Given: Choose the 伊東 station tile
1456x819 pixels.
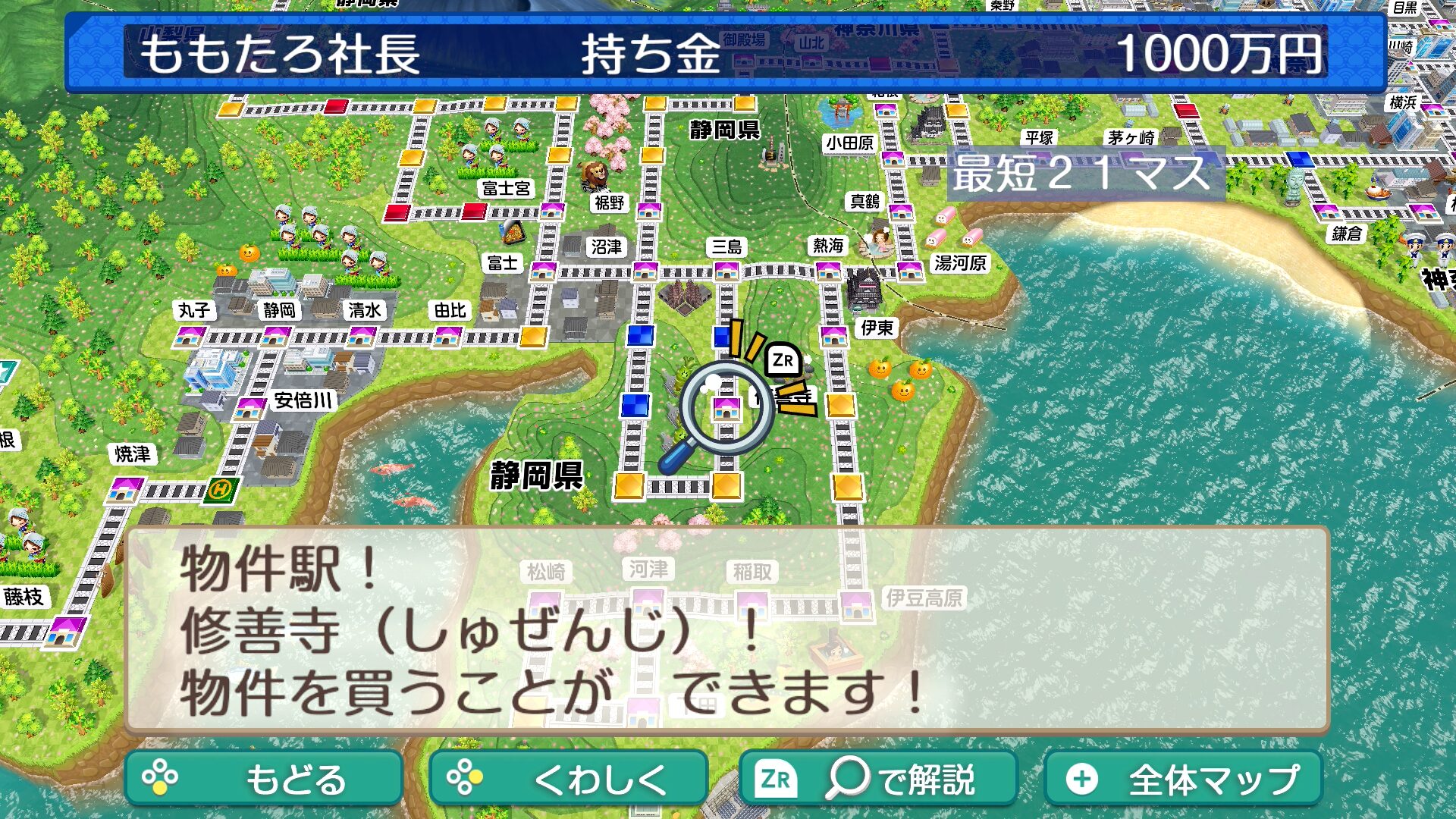Looking at the screenshot, I should (x=834, y=335).
